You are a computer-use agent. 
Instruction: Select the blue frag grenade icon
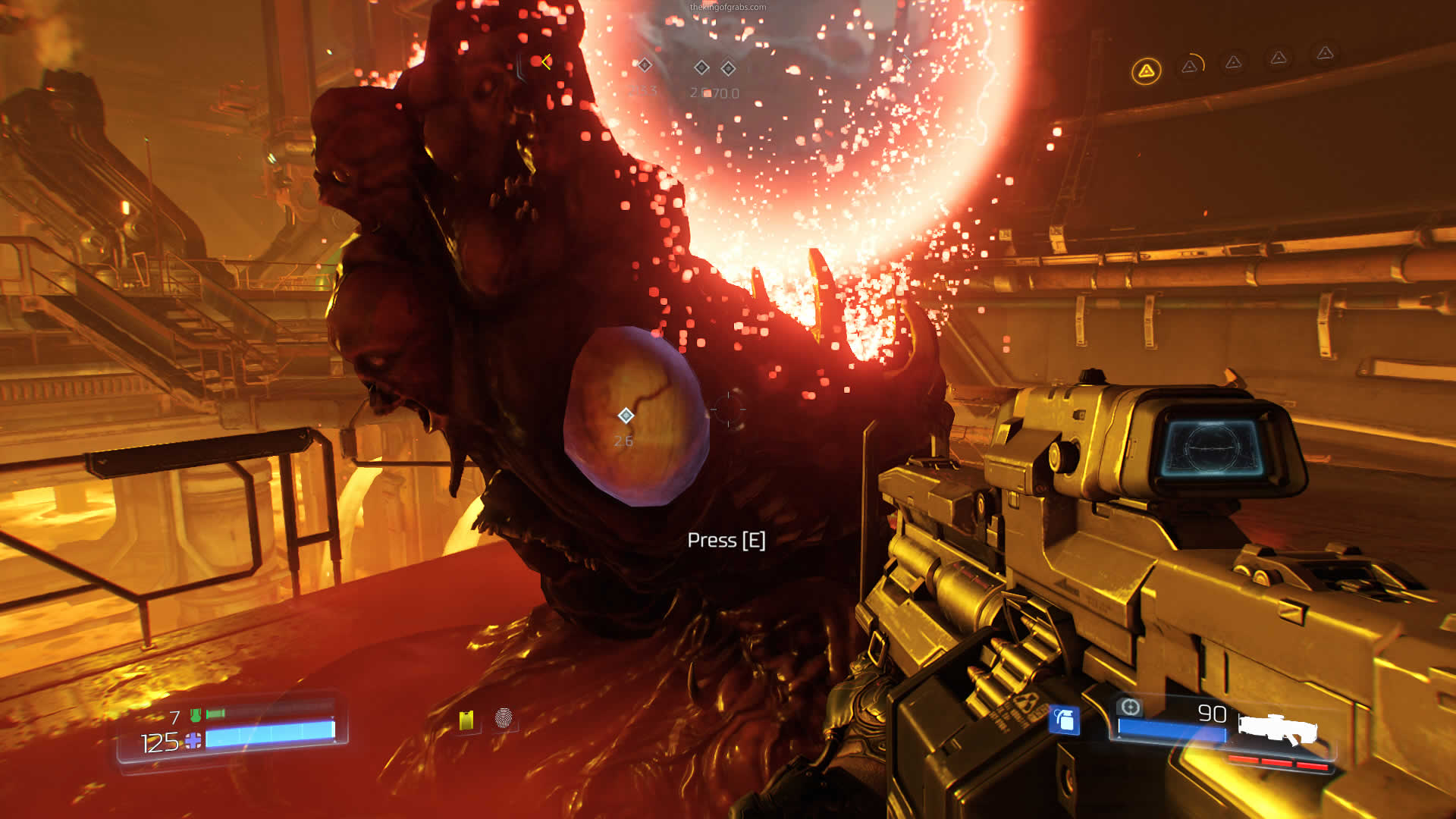point(1064,719)
